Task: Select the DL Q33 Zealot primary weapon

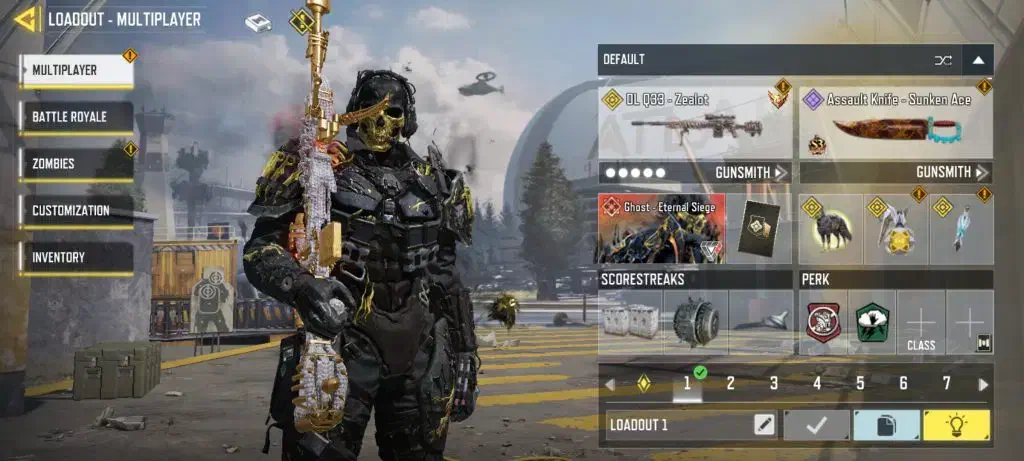Action: (695, 125)
